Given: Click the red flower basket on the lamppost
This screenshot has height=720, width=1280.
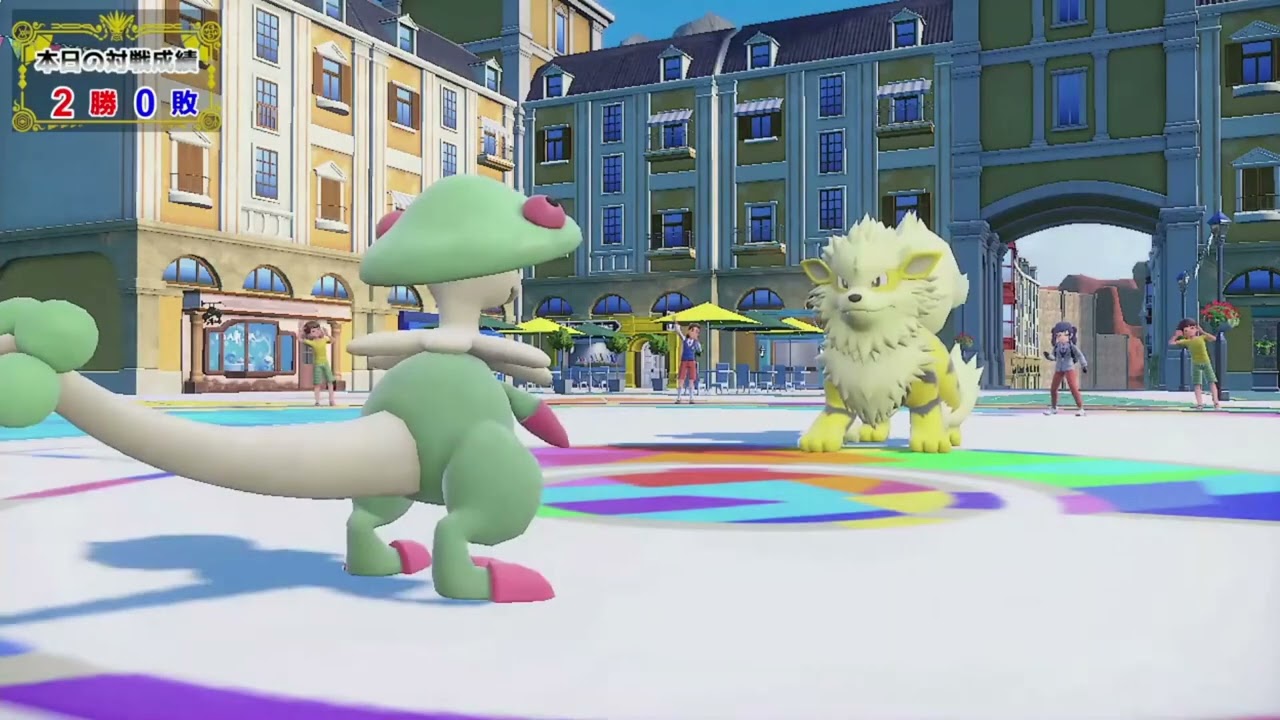Looking at the screenshot, I should (x=1219, y=313).
